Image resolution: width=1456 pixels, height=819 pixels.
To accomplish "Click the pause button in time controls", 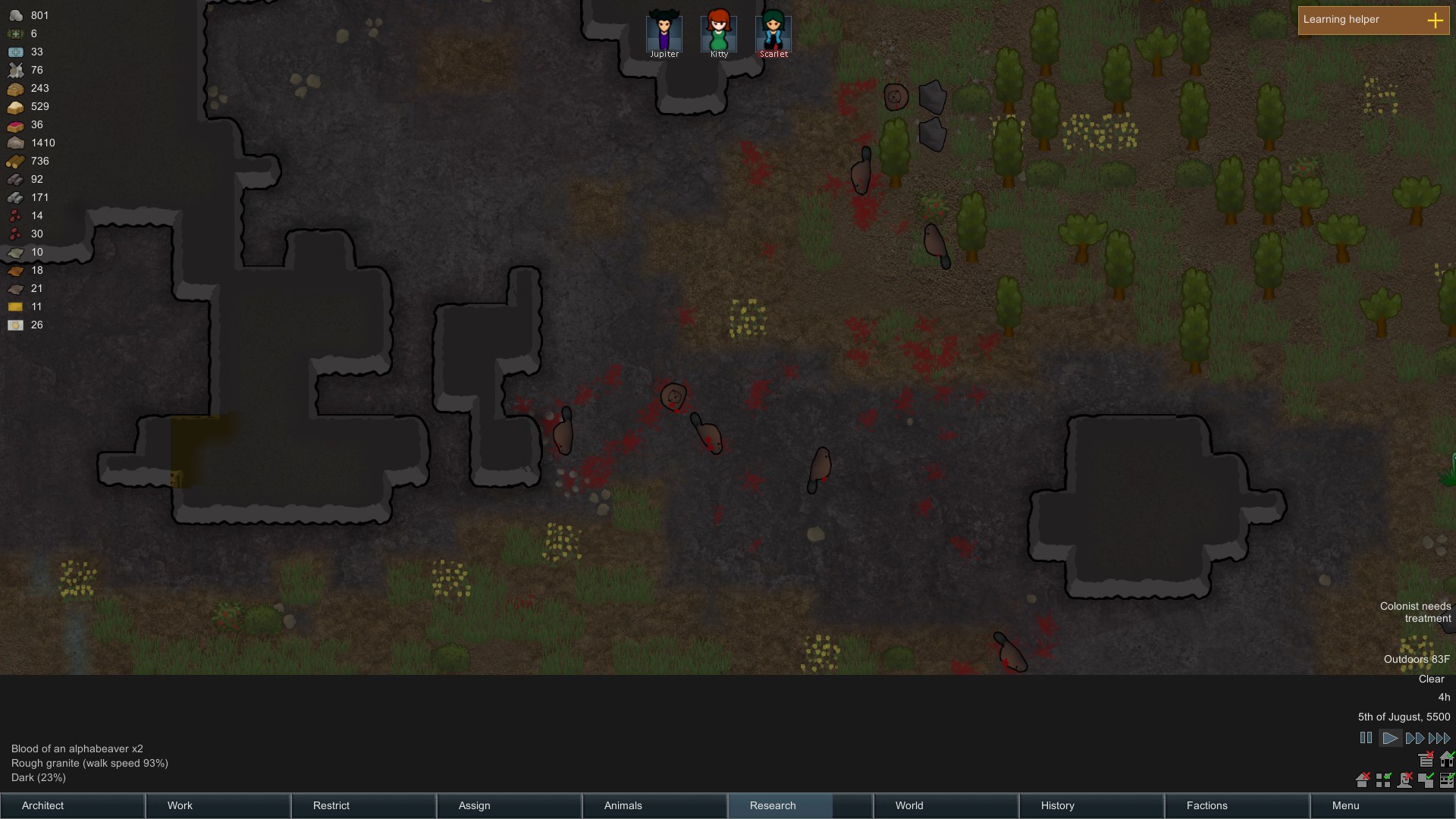I will [1366, 737].
